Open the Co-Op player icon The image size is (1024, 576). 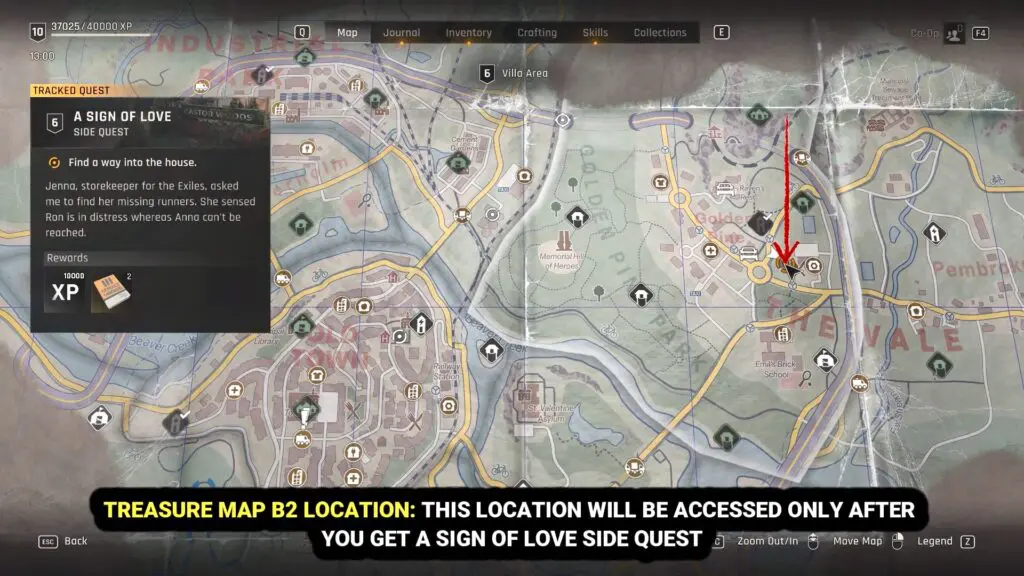click(x=953, y=33)
